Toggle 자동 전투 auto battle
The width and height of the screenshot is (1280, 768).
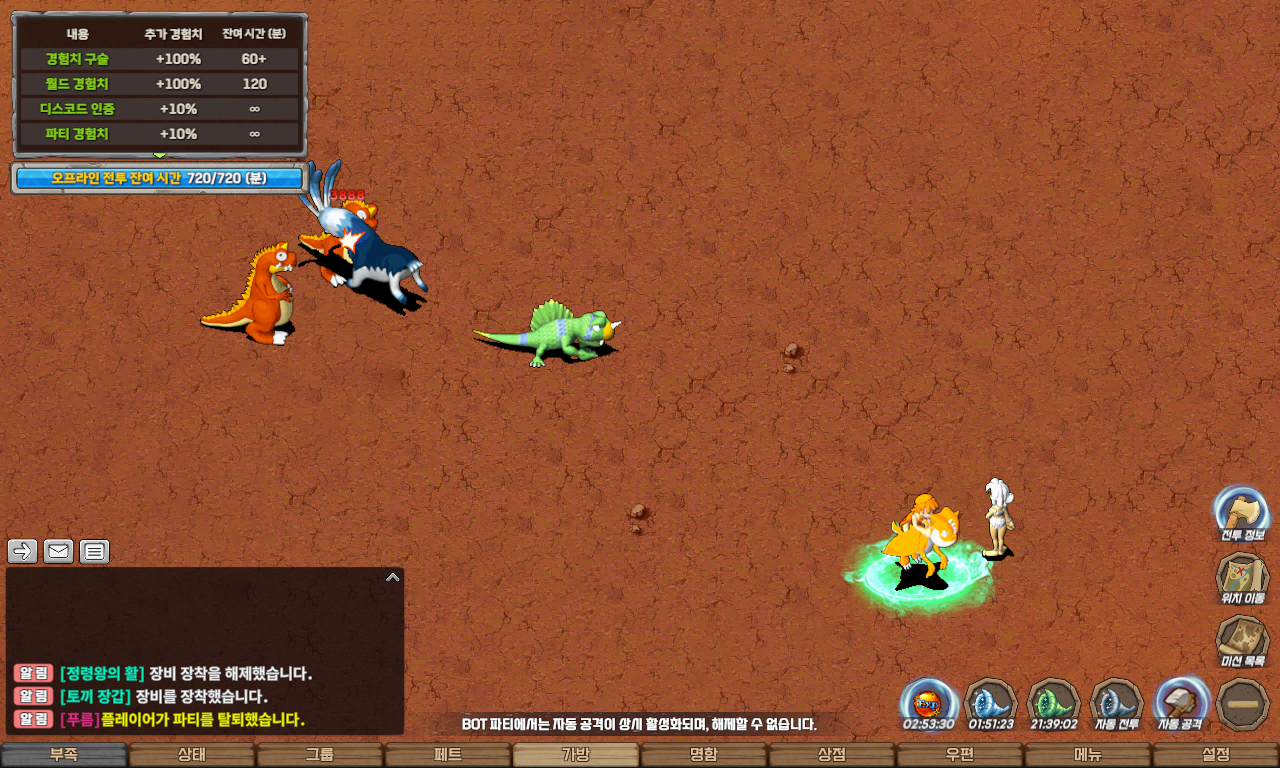click(x=1117, y=703)
